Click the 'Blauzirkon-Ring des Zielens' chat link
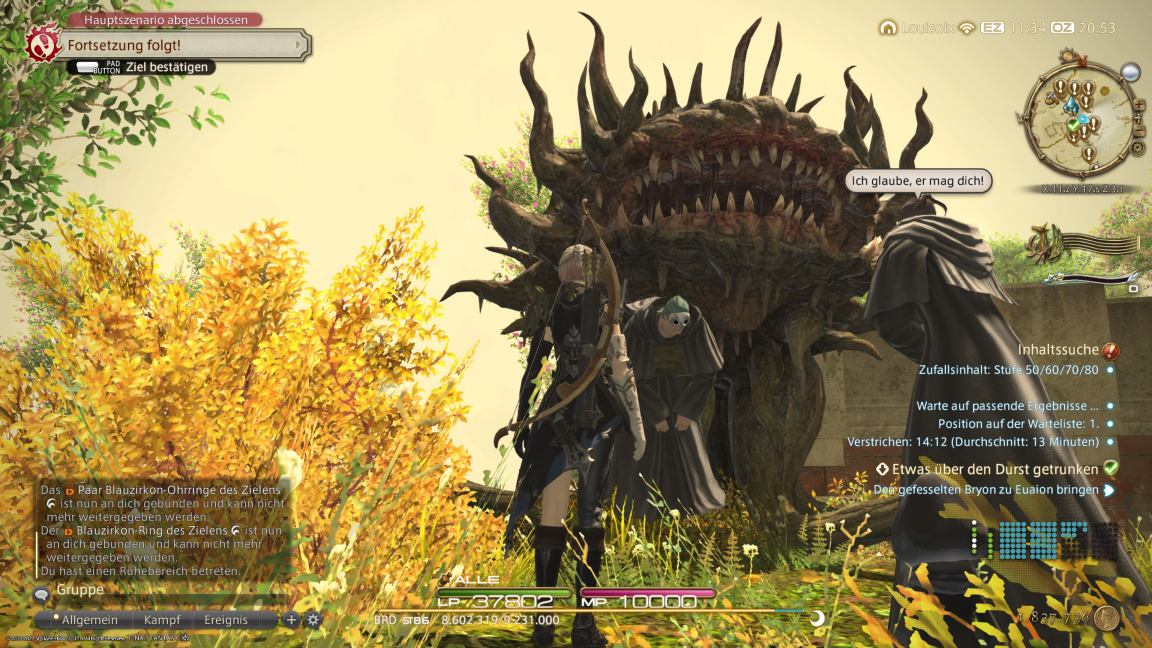The width and height of the screenshot is (1152, 648). tap(150, 530)
